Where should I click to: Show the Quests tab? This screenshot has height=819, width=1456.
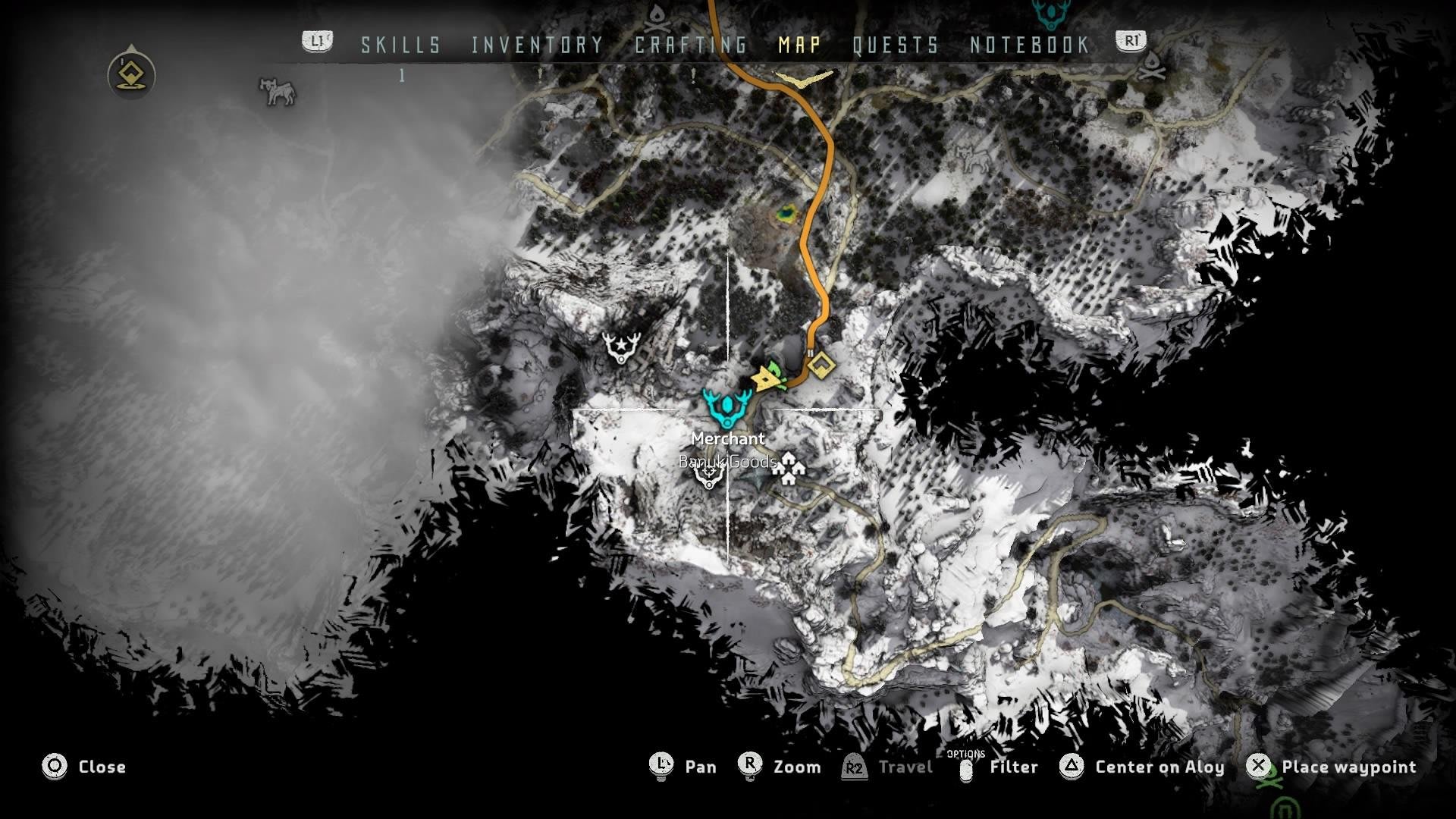coord(896,45)
